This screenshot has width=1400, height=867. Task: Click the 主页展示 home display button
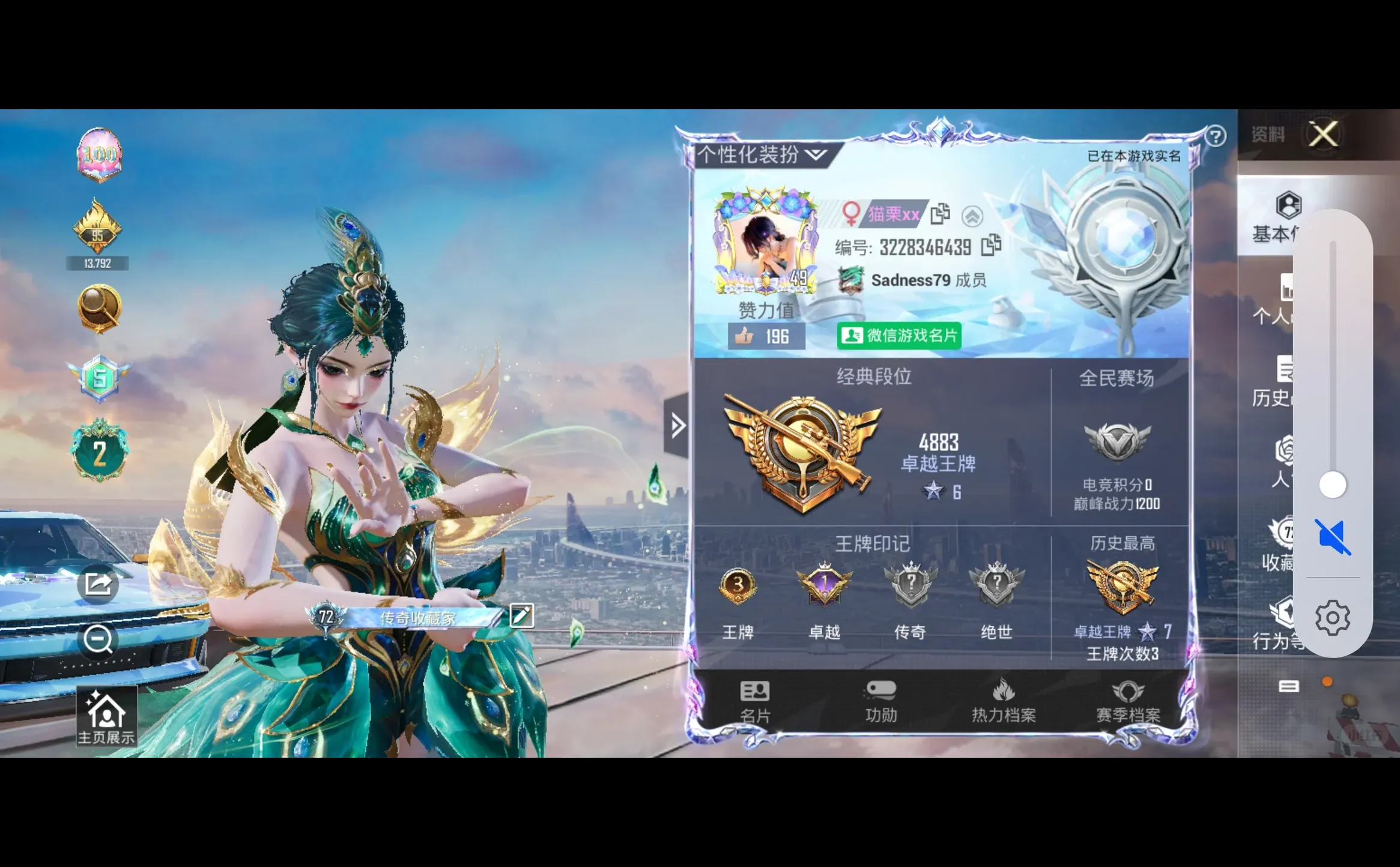pos(106,717)
